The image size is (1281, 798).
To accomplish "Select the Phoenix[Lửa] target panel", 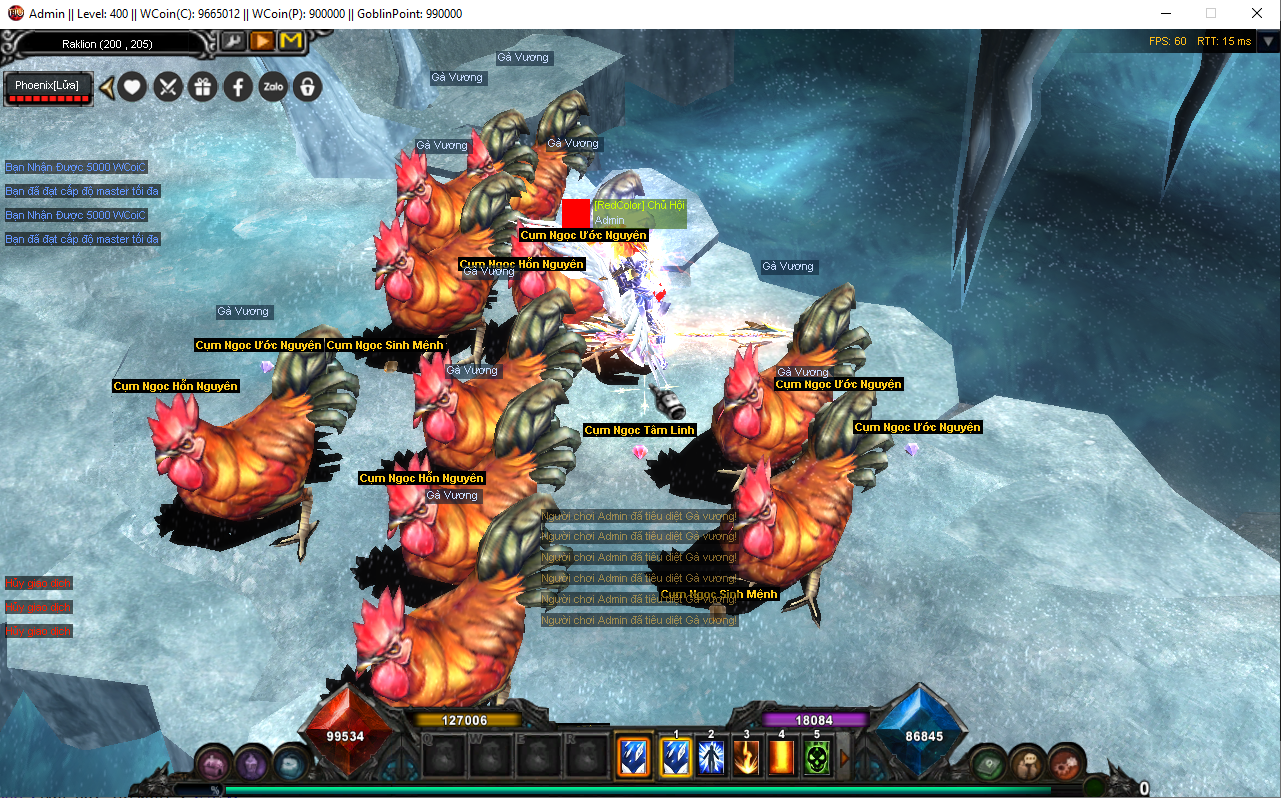I will click(47, 87).
